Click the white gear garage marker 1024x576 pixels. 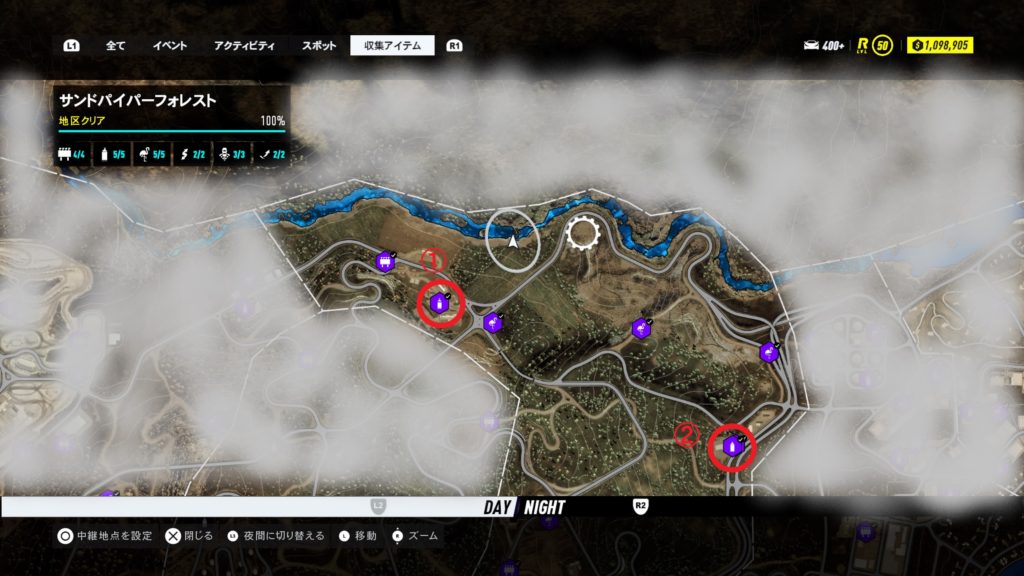pyautogui.click(x=582, y=235)
